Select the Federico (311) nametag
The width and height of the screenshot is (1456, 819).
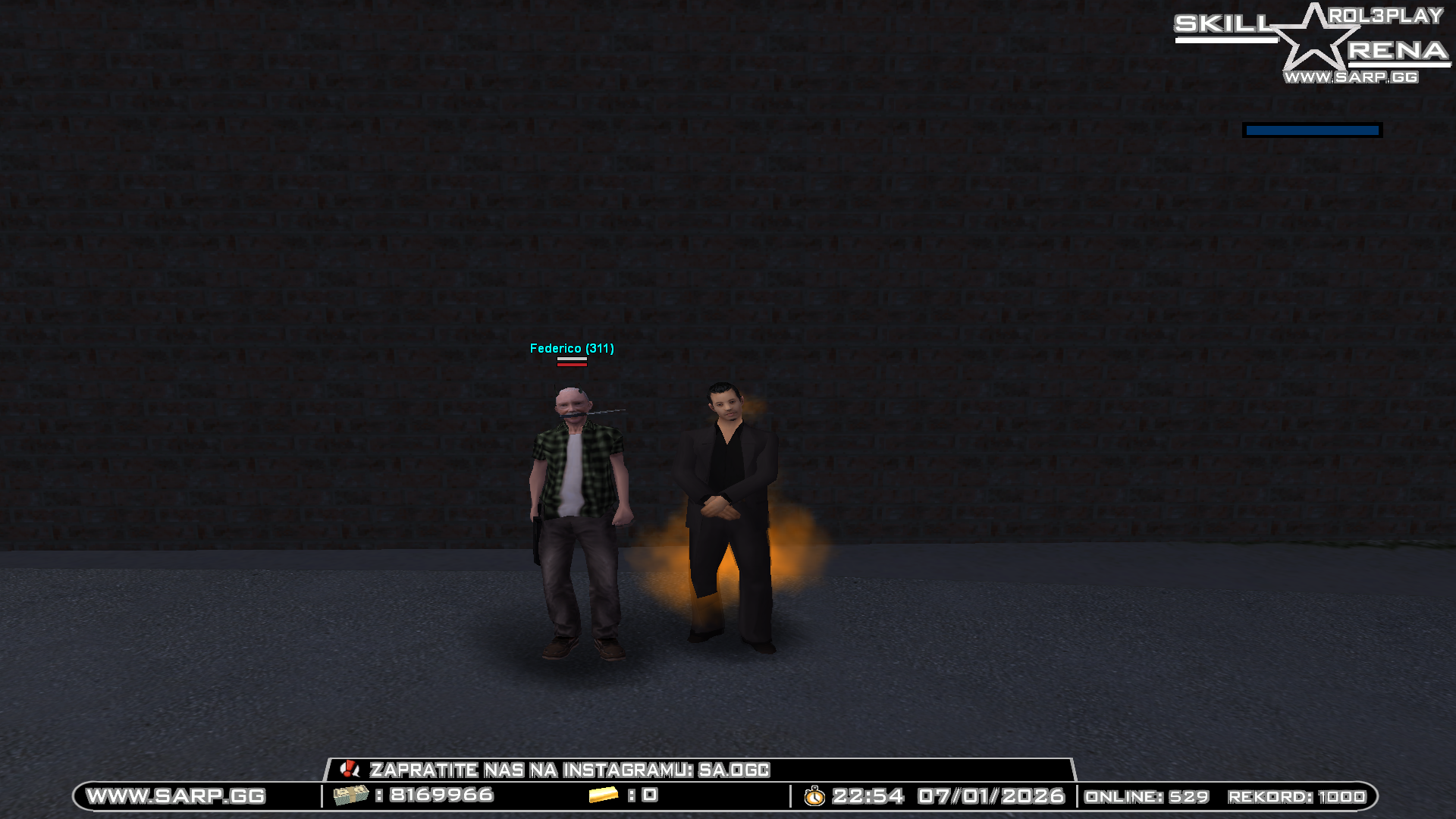[573, 348]
